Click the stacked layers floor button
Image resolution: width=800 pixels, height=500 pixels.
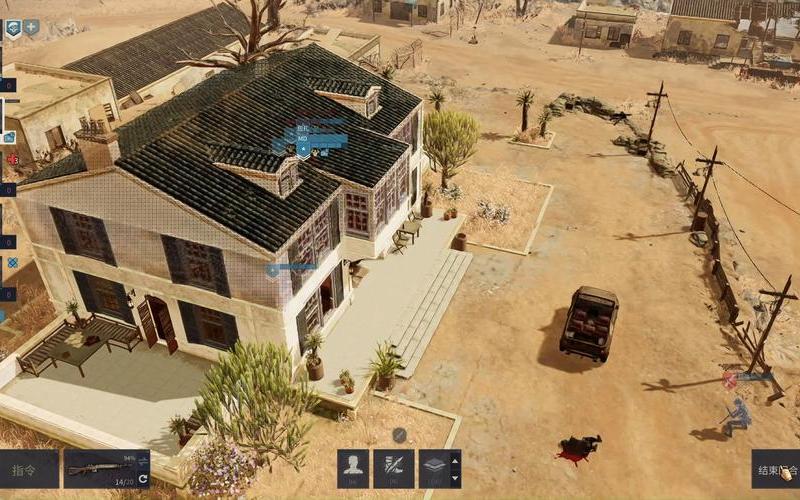tap(434, 468)
